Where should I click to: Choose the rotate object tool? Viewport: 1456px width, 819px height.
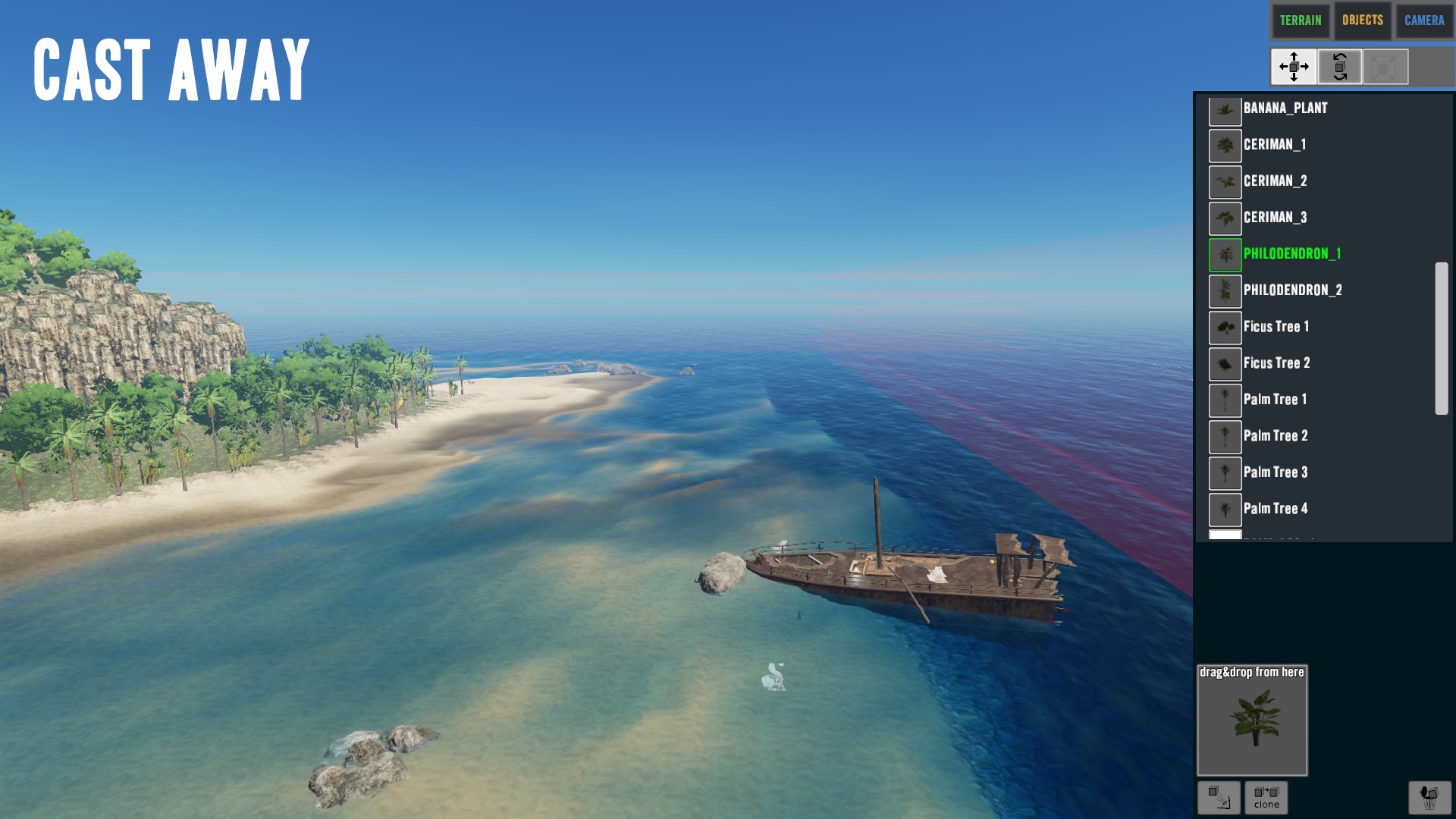point(1340,67)
